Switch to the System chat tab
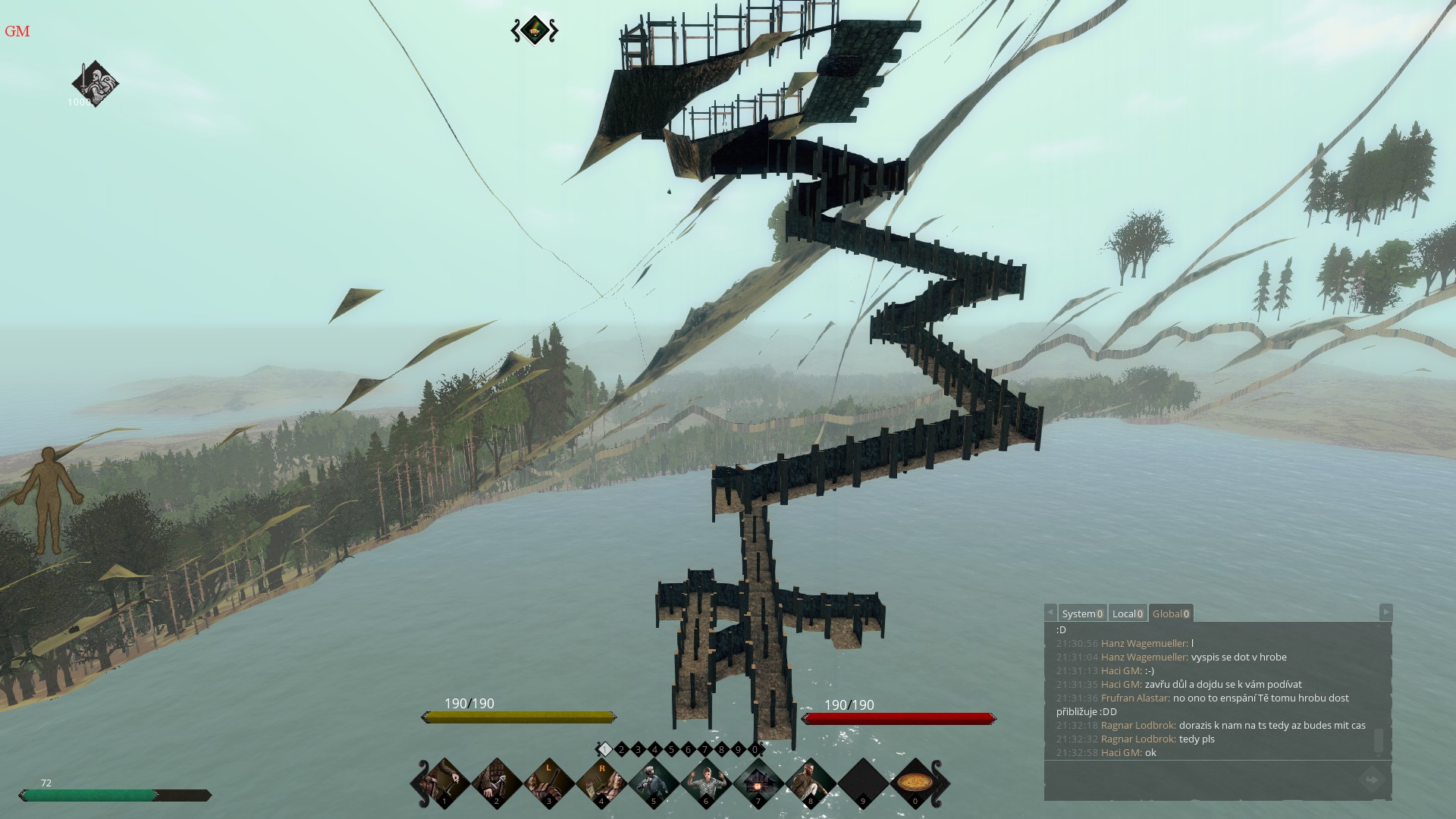1456x819 pixels. click(x=1081, y=613)
